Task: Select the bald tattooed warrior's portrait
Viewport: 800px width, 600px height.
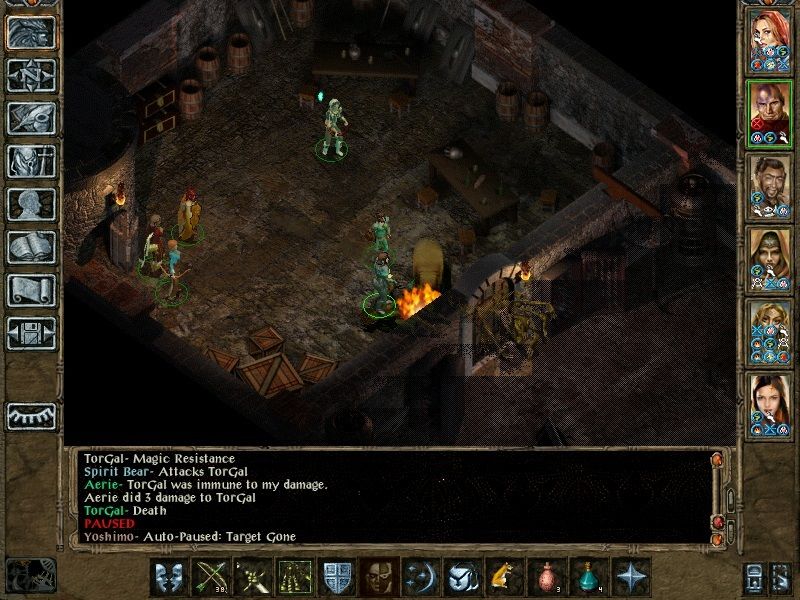Action: tap(769, 112)
